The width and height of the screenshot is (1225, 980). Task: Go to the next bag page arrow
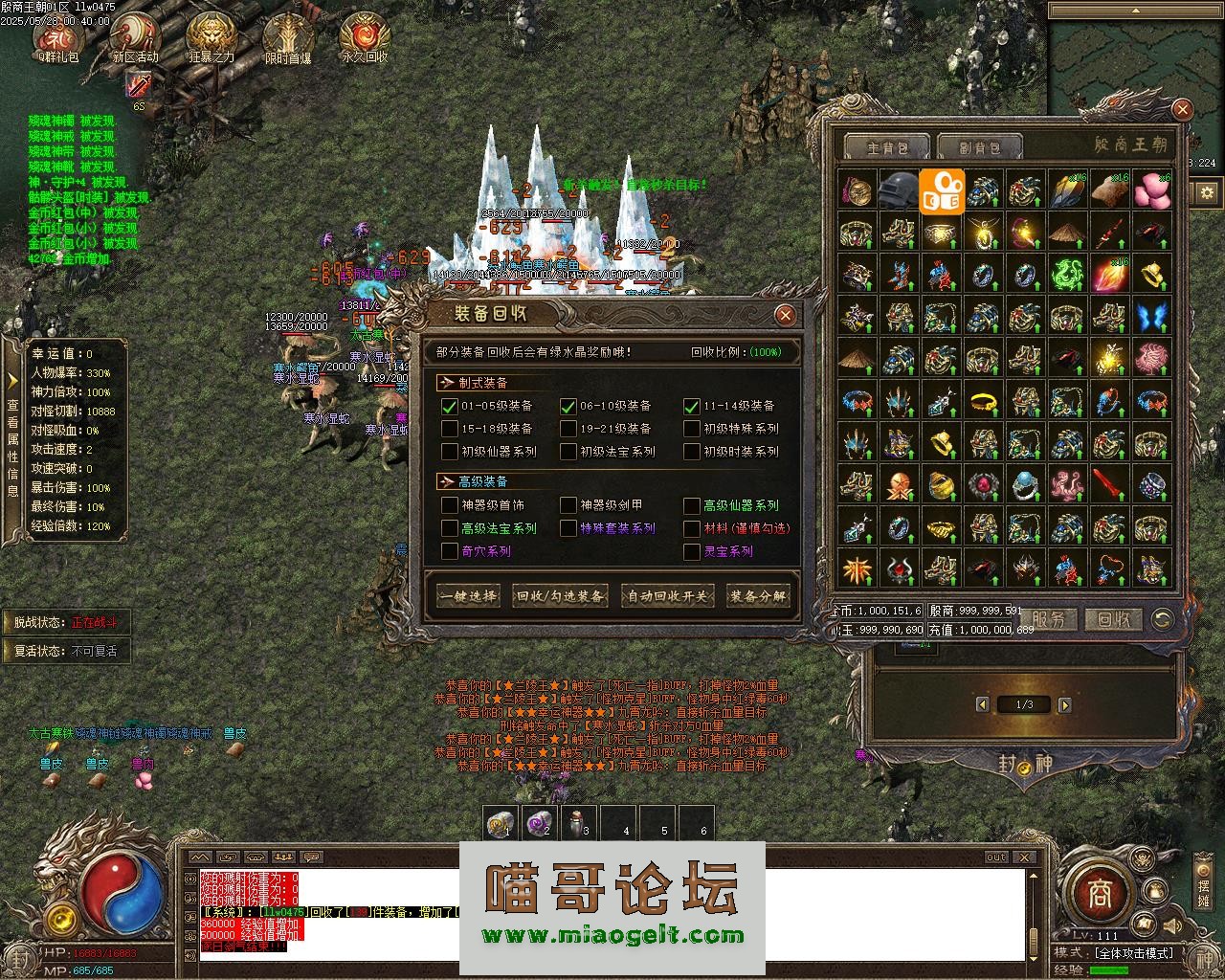click(x=1065, y=705)
